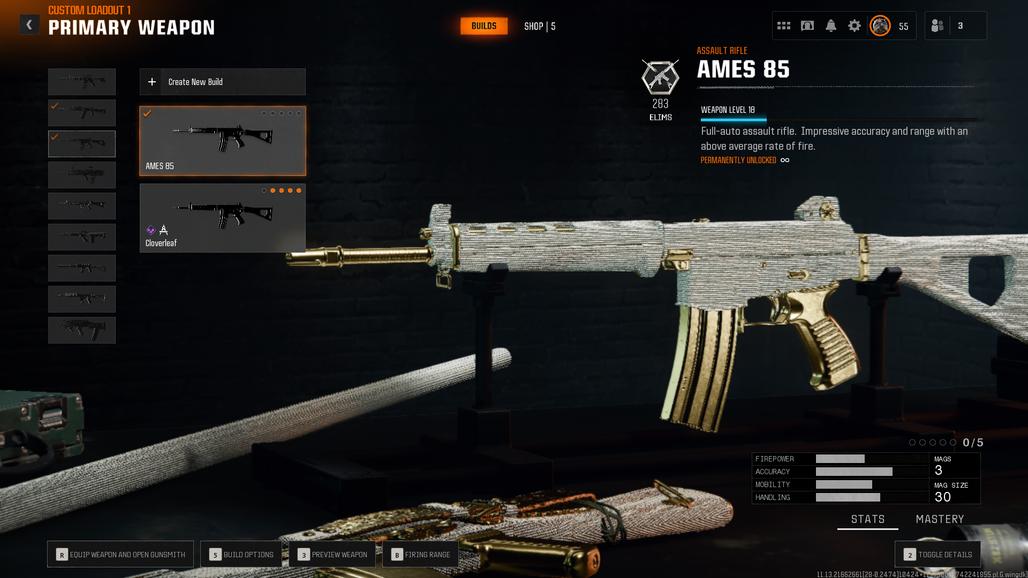Select the AMES 85 default build card

click(x=222, y=140)
